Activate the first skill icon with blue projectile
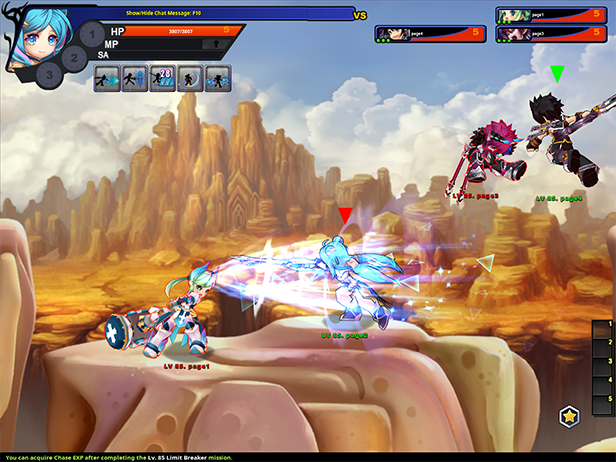616x462 pixels. pyautogui.click(x=107, y=78)
